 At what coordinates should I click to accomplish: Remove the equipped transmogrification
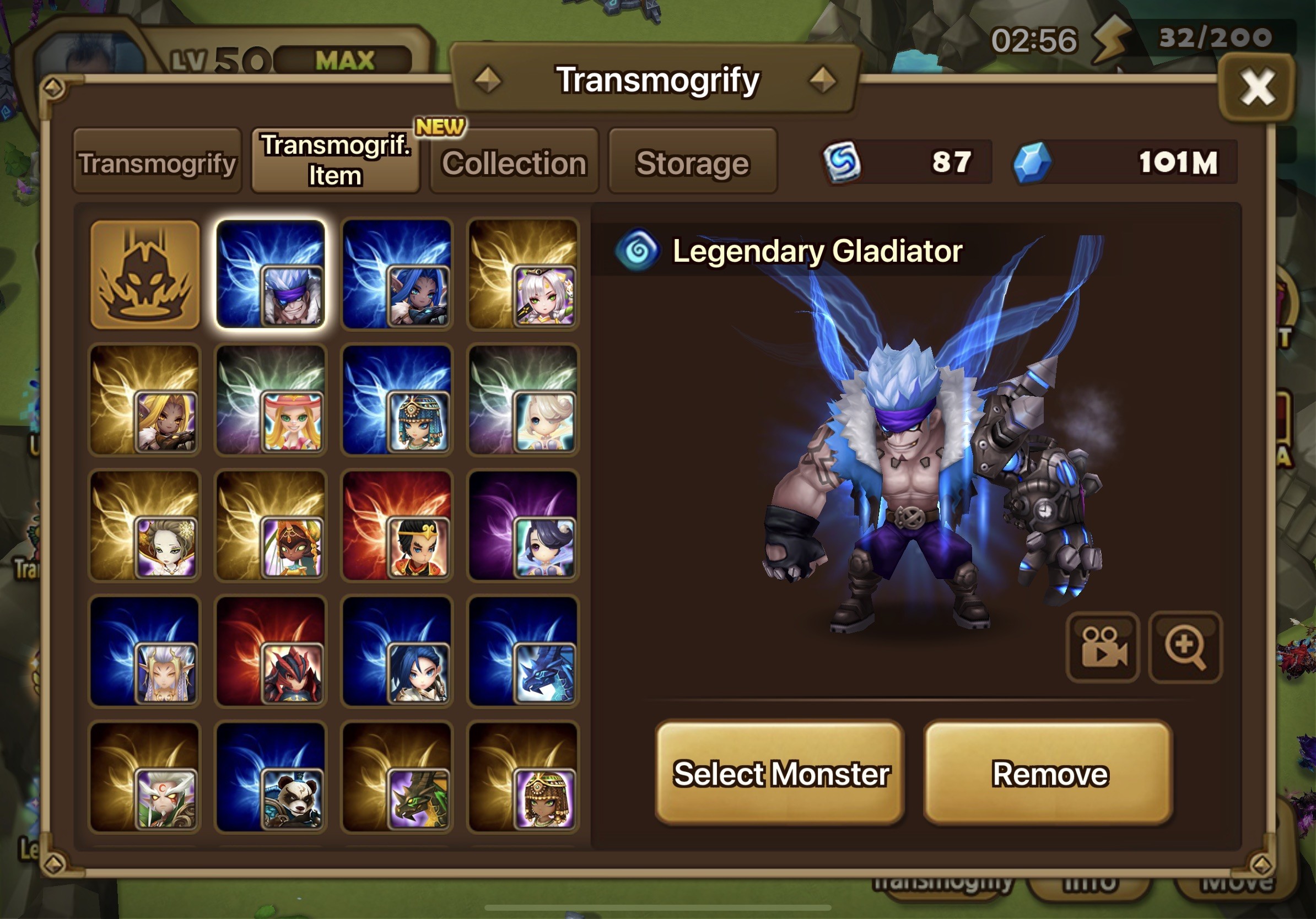pyautogui.click(x=1049, y=774)
